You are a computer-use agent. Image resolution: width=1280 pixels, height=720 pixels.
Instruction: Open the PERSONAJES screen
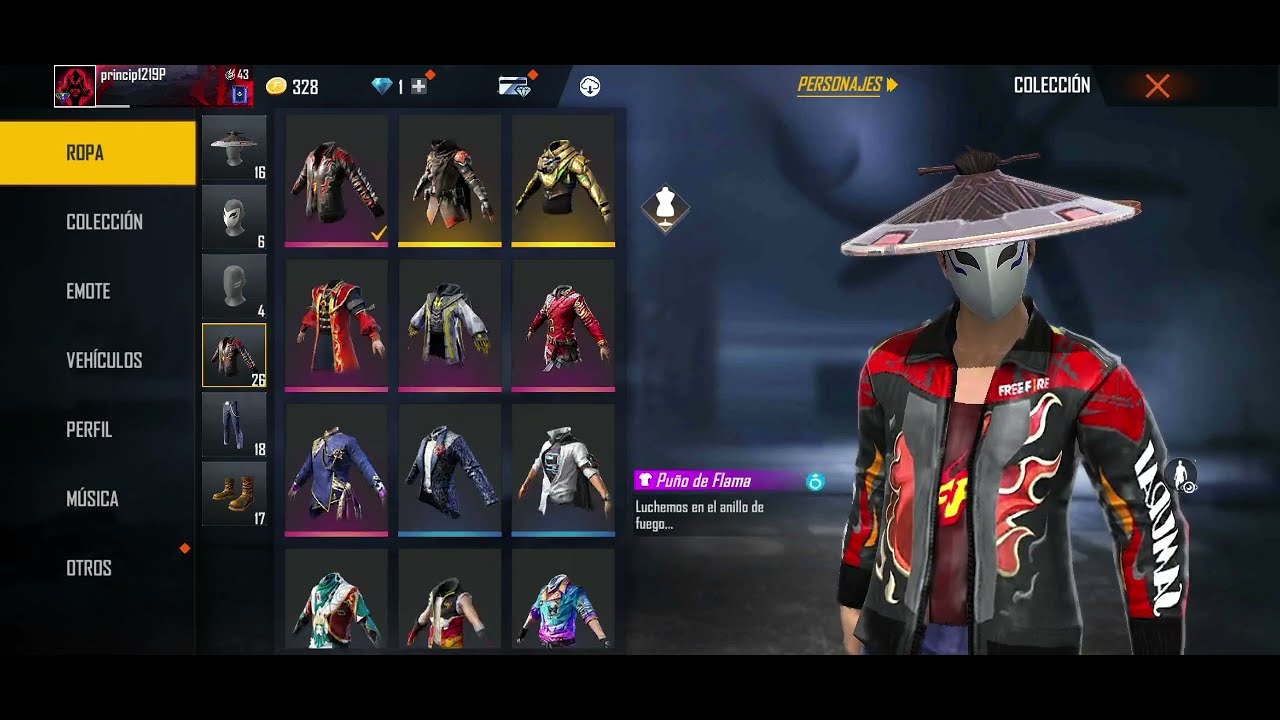coord(847,85)
